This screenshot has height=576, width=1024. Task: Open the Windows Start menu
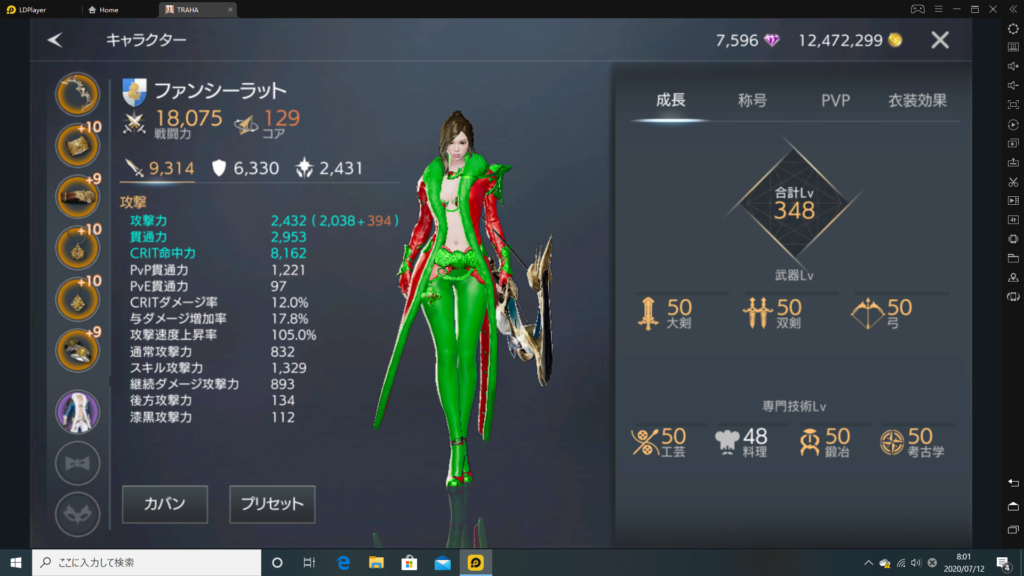pyautogui.click(x=15, y=562)
